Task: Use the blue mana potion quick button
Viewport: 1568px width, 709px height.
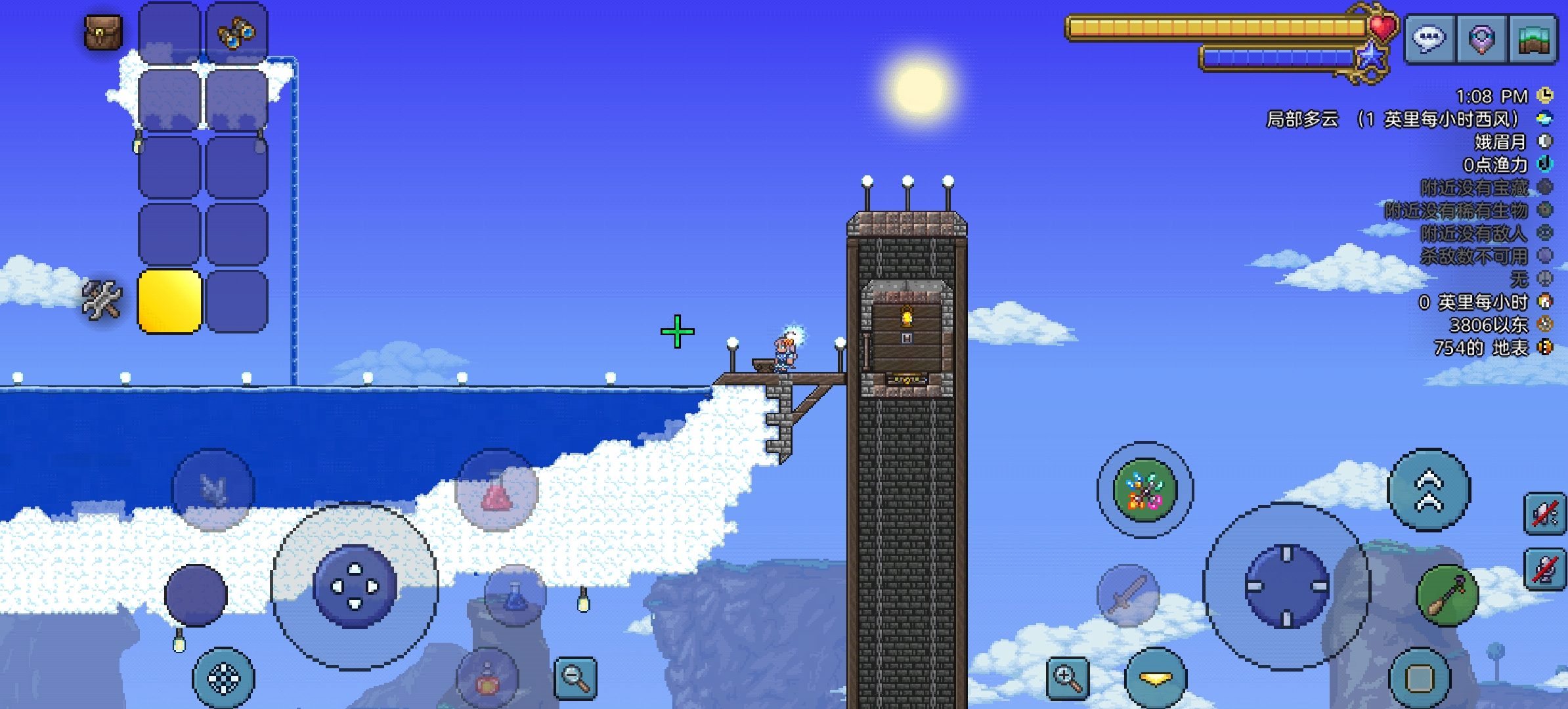Action: [515, 595]
